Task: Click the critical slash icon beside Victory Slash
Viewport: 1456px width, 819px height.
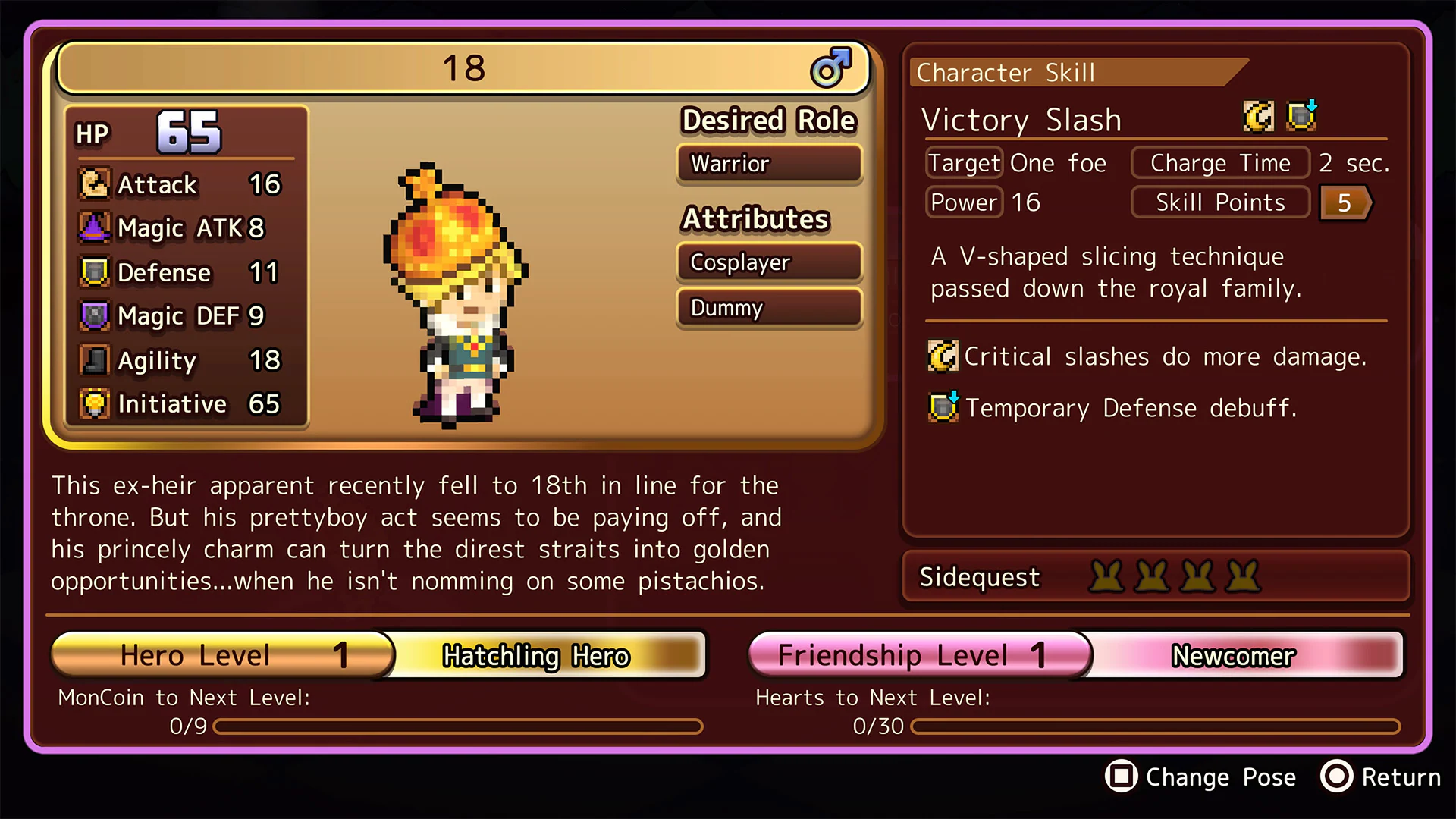Action: [1259, 117]
